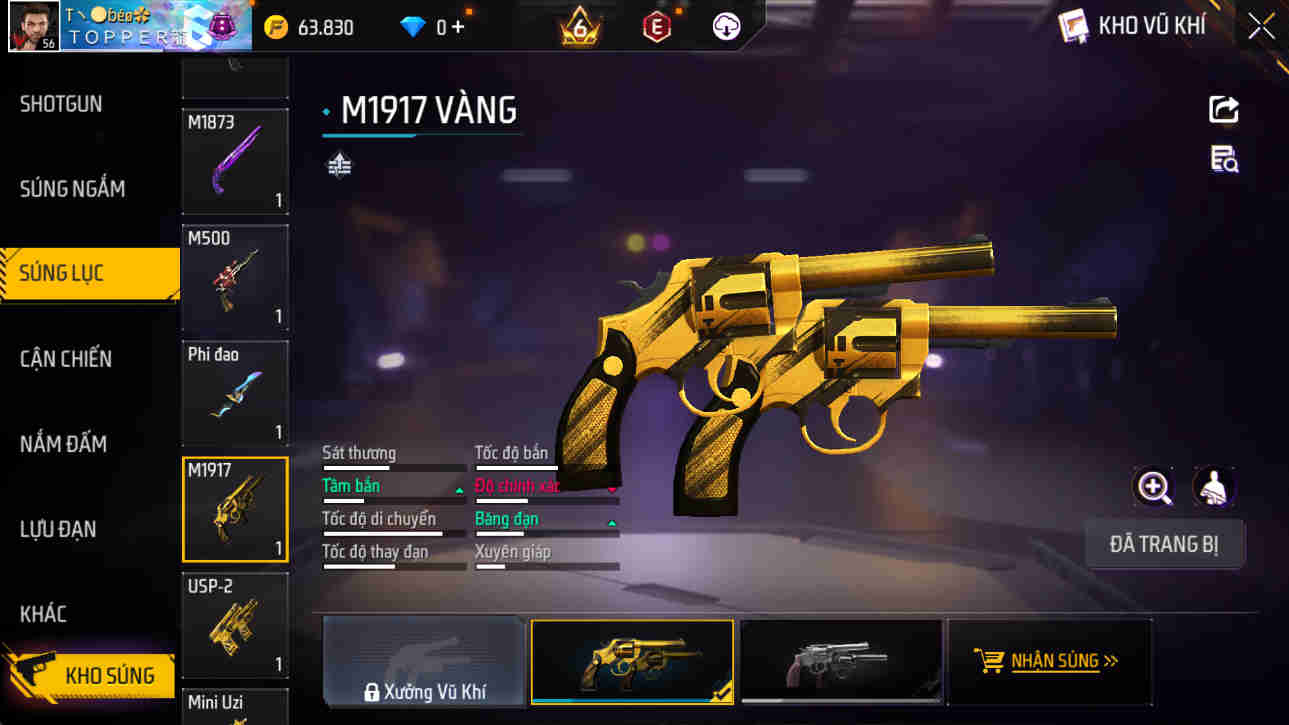Select the default gray M1917 skin thumbnail
This screenshot has width=1289, height=725.
pos(840,660)
